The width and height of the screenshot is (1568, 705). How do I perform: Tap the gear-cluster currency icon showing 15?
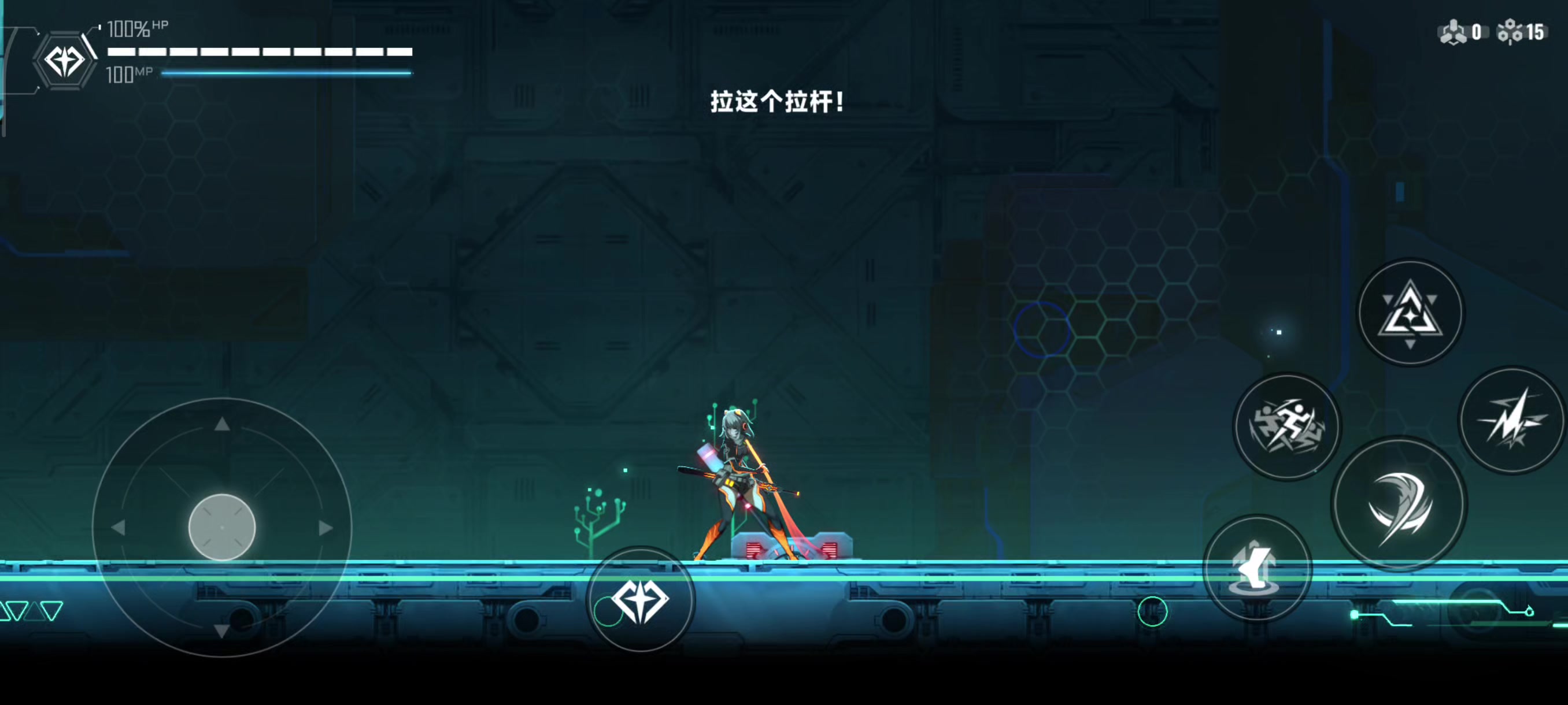coord(1510,32)
